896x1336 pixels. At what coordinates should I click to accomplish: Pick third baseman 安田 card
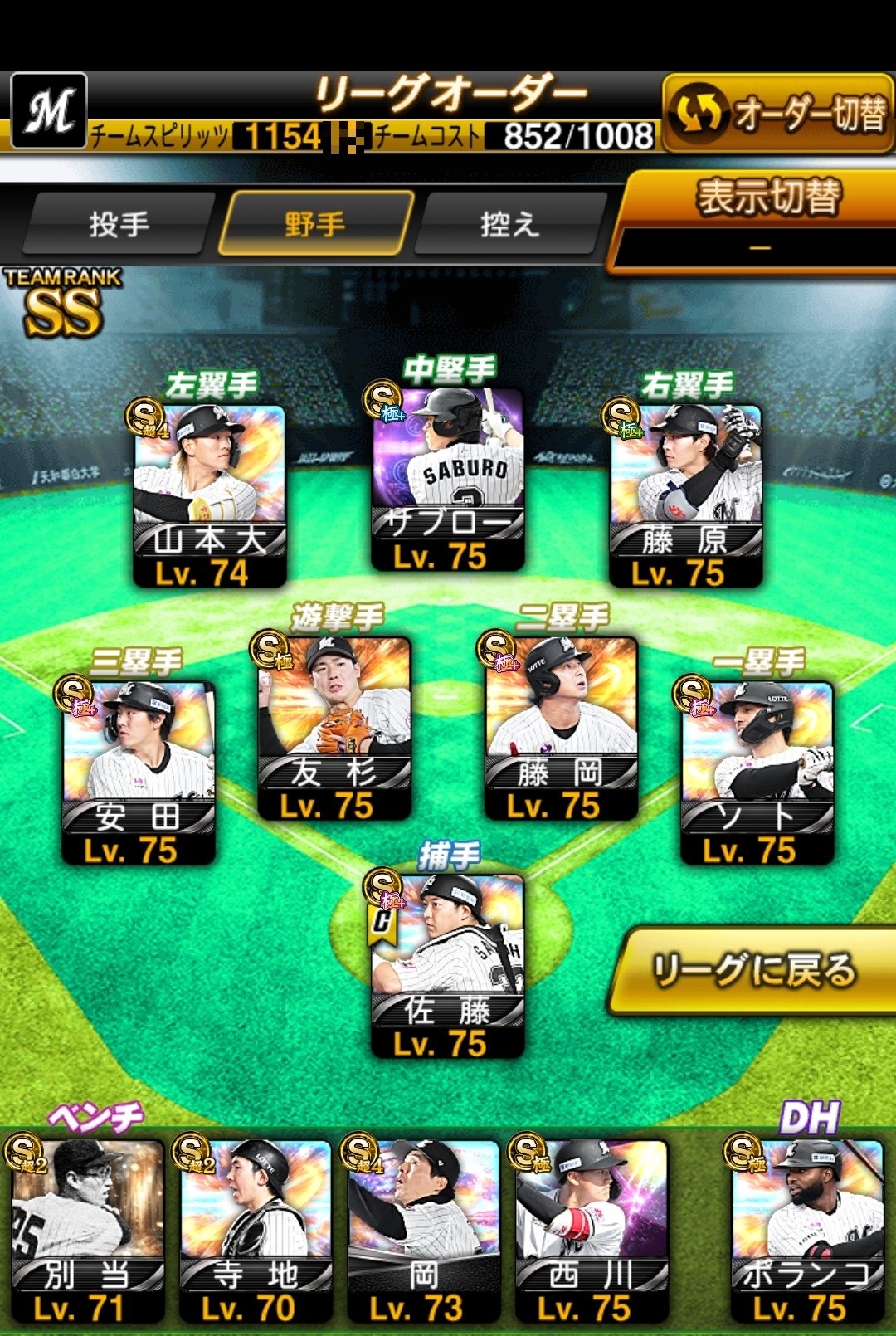(139, 772)
